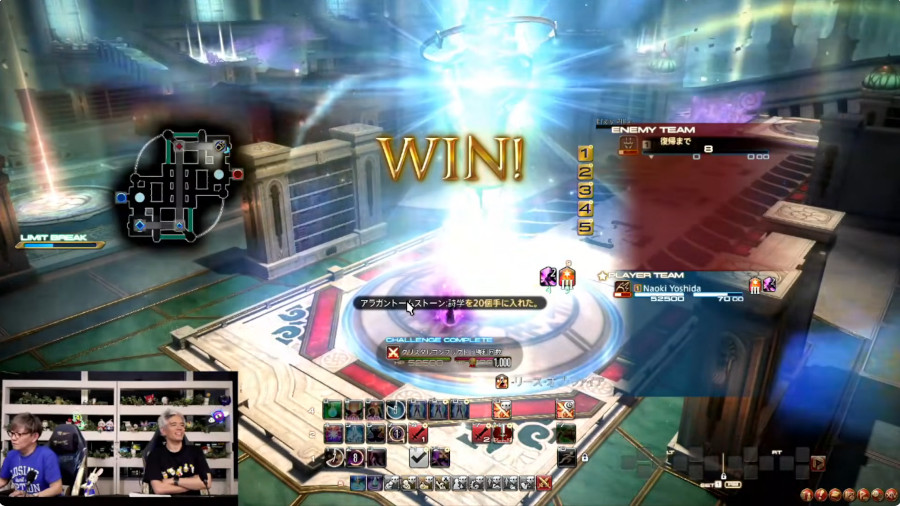Activate the red sword action numbered 1

(x=417, y=433)
